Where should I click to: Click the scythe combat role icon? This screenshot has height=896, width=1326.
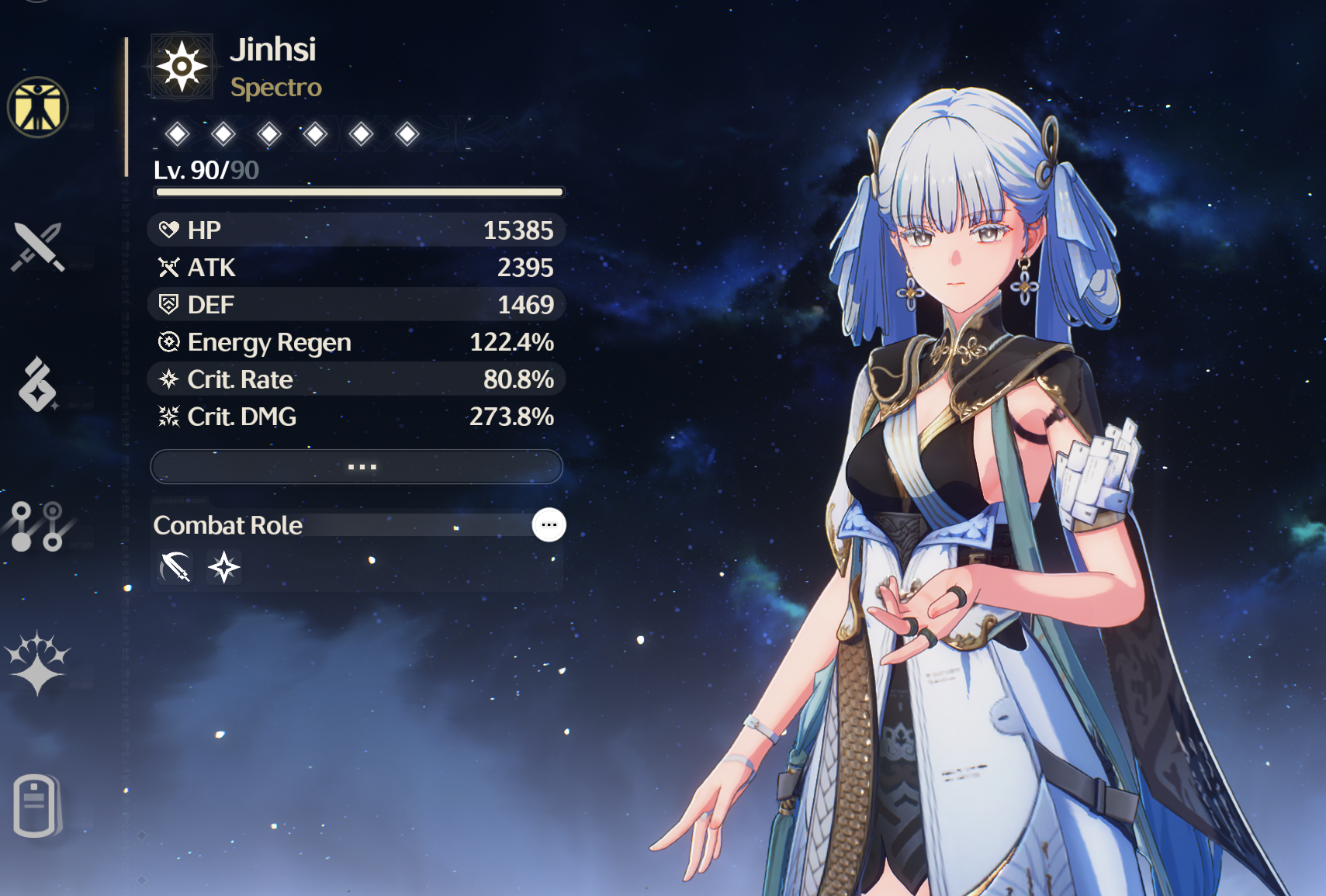click(175, 567)
